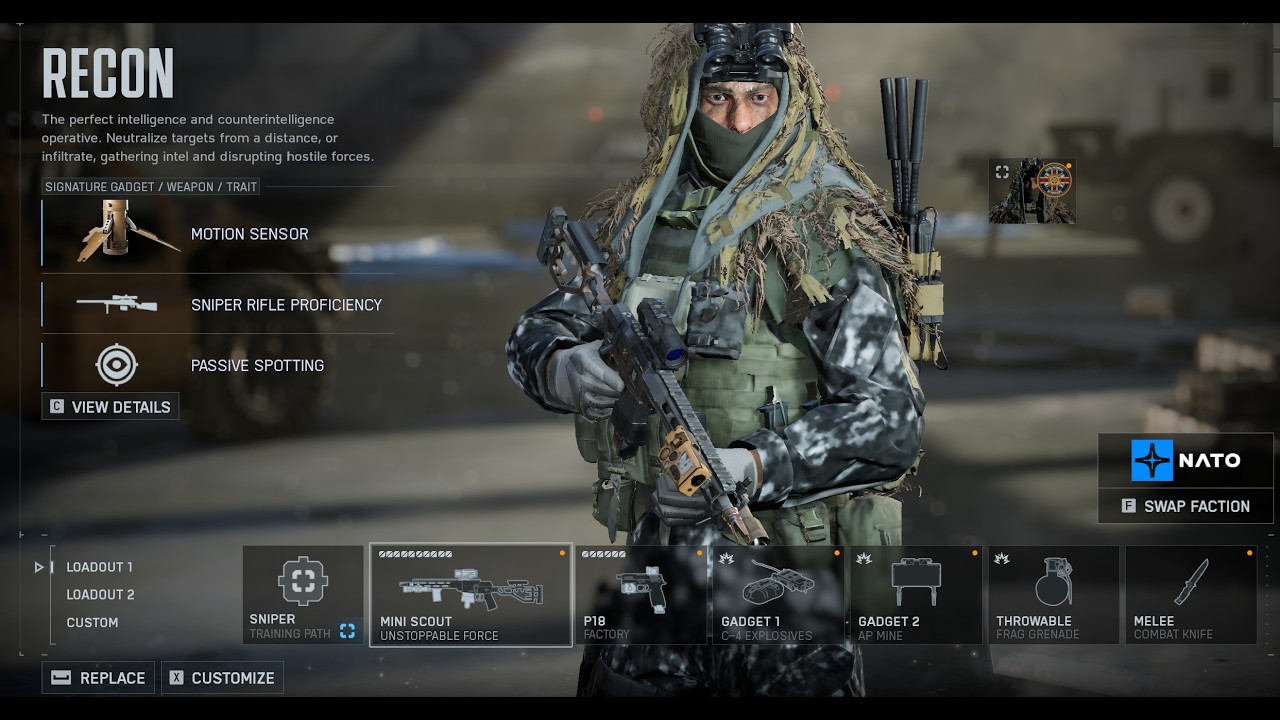Viewport: 1280px width, 720px height.
Task: Open weapon Customize
Action: 222,678
